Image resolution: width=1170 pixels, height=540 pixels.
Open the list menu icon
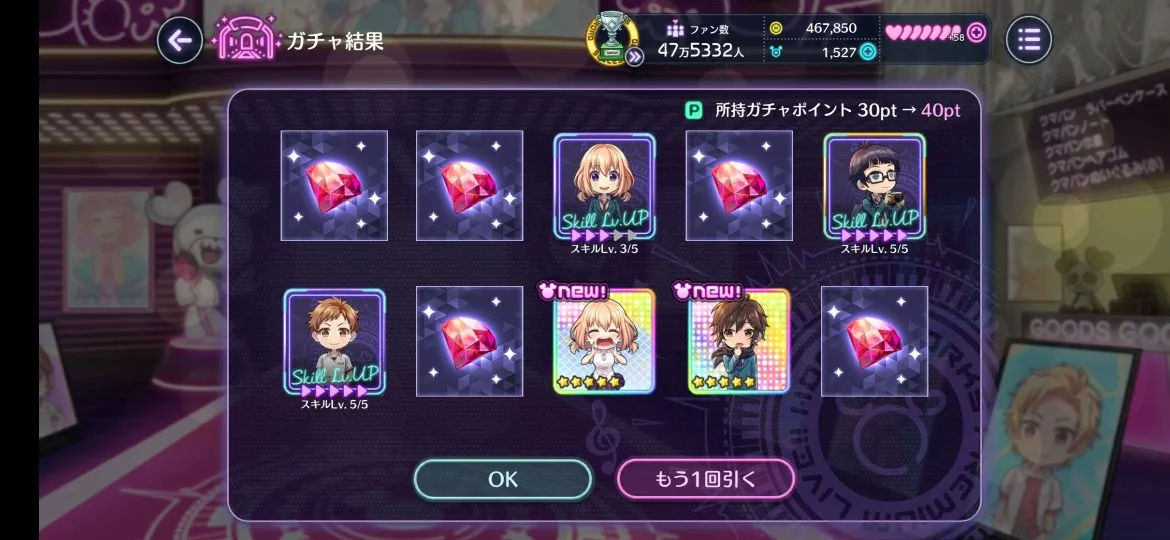click(1029, 40)
